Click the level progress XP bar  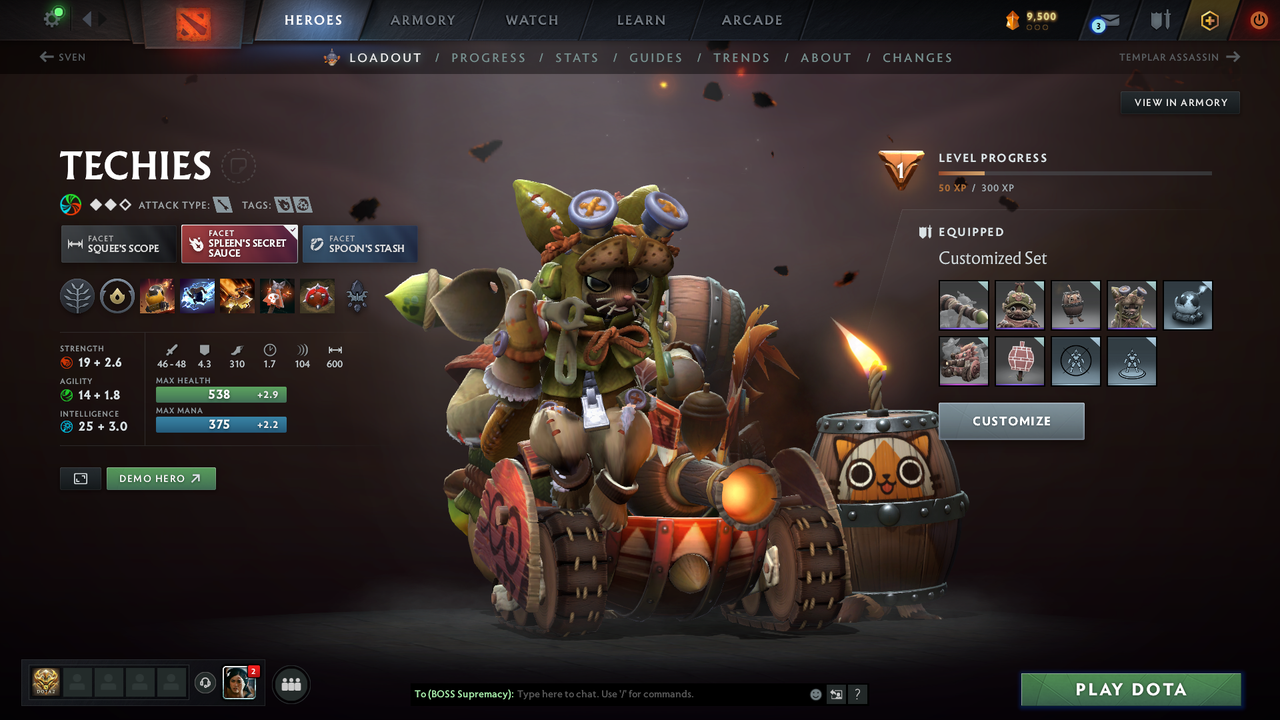[1075, 172]
